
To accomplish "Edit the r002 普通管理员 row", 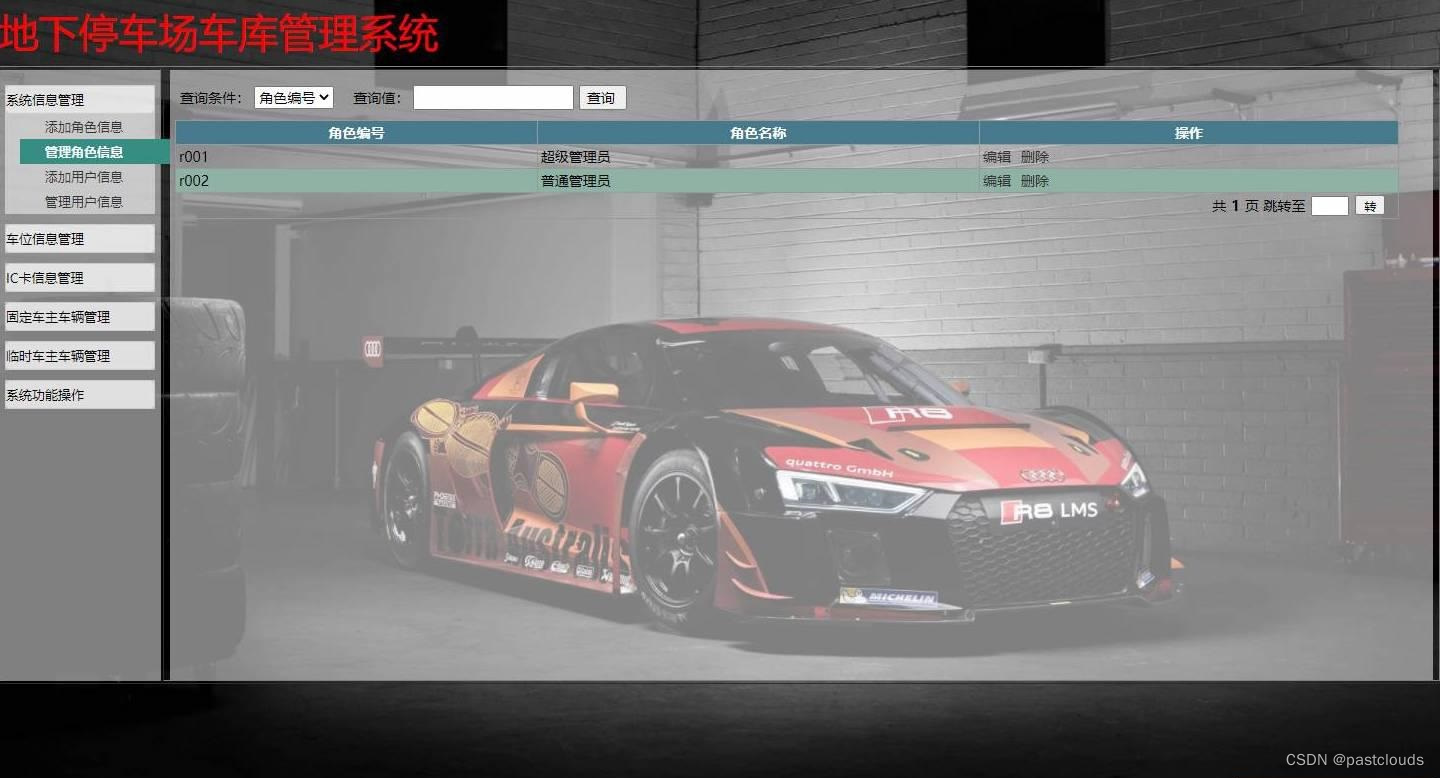I will coord(997,181).
